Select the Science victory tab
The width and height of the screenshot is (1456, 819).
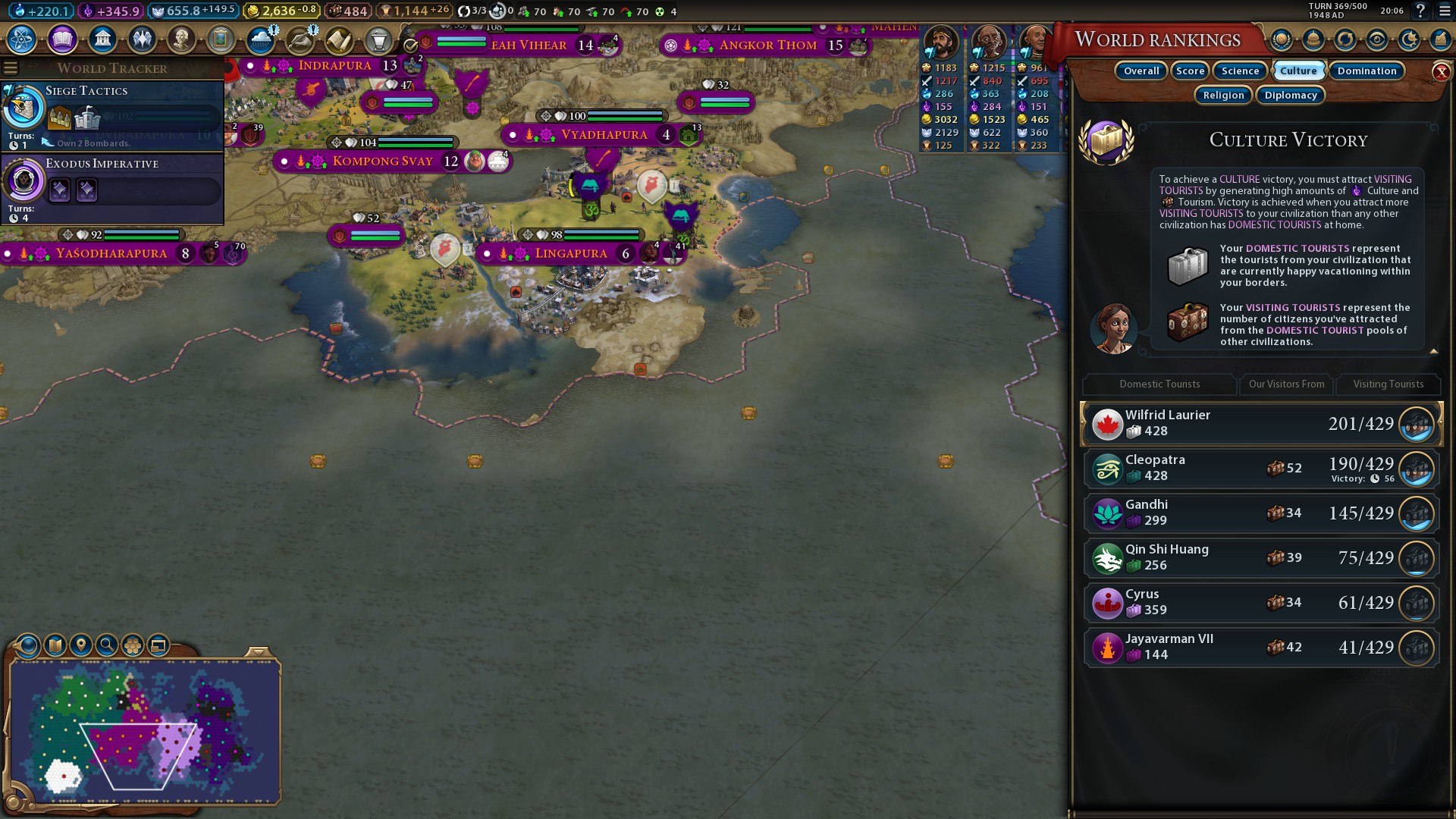pos(1240,71)
